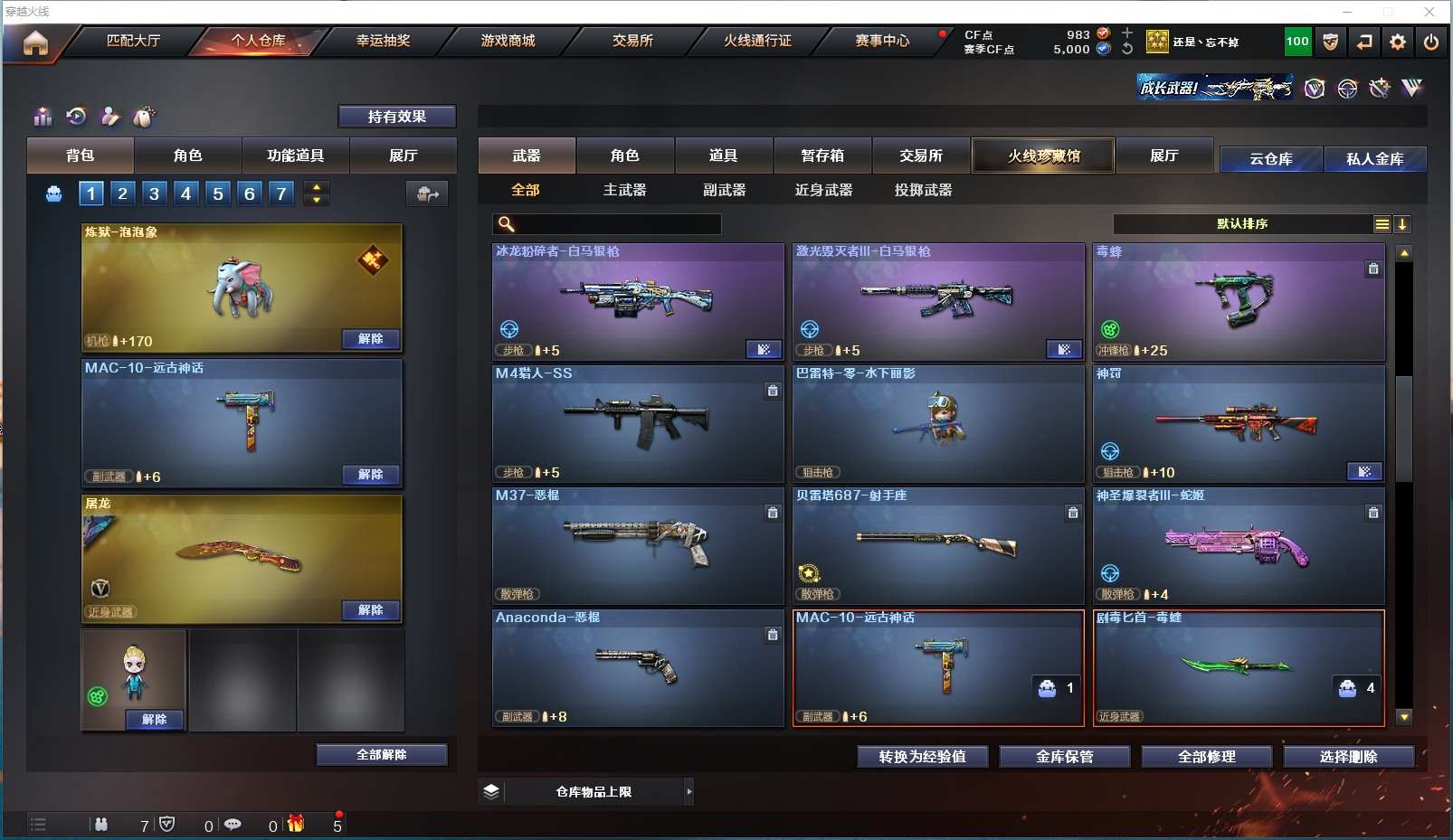1453x840 pixels.
Task: Open the 云仓库 cloud storage
Action: (1270, 159)
